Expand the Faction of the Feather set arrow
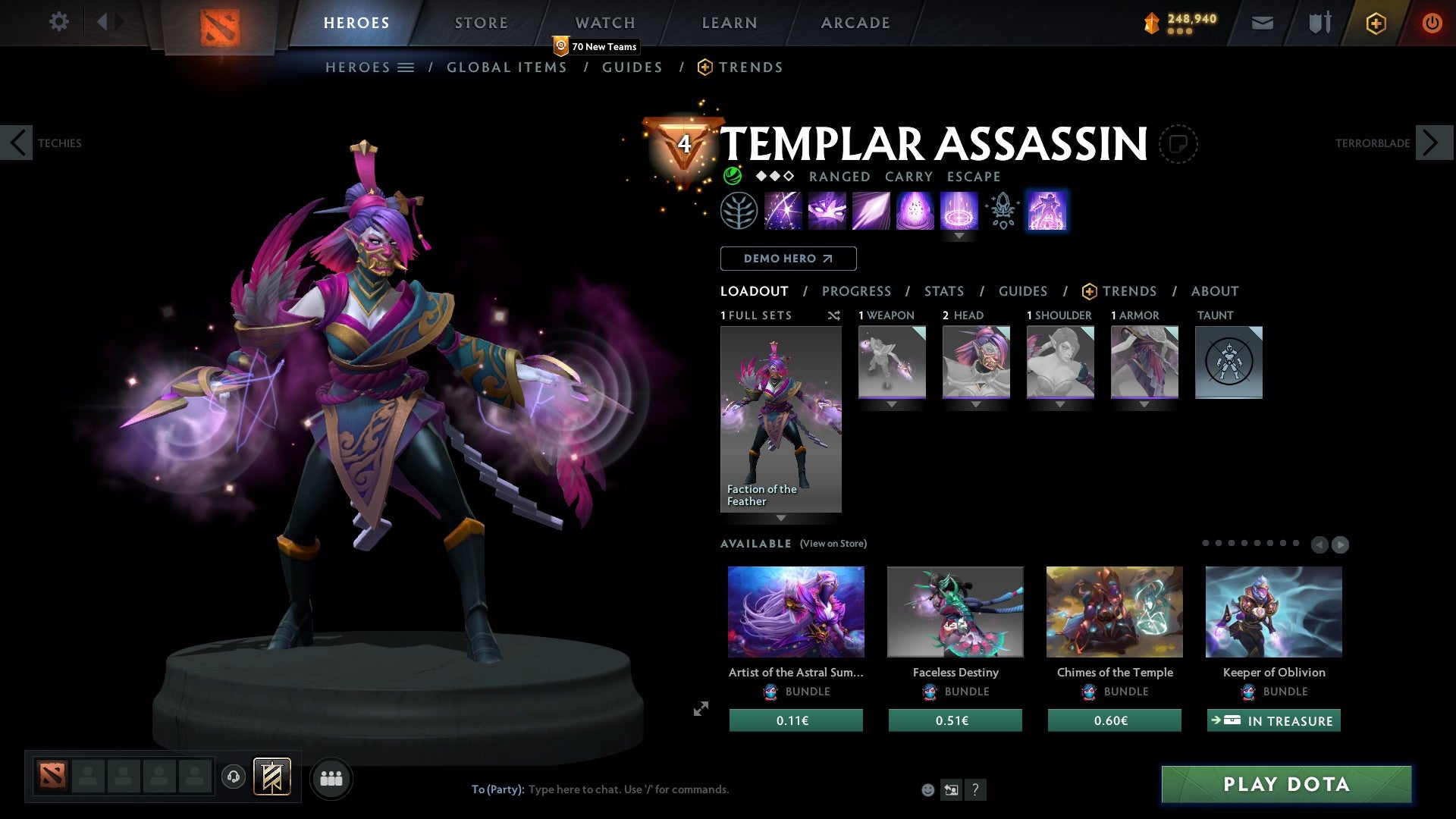The width and height of the screenshot is (1456, 819). coord(780,519)
